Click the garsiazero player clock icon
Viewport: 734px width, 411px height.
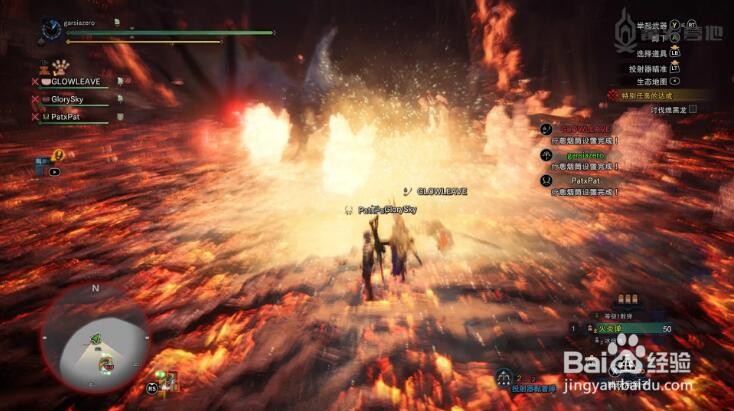(x=50, y=29)
